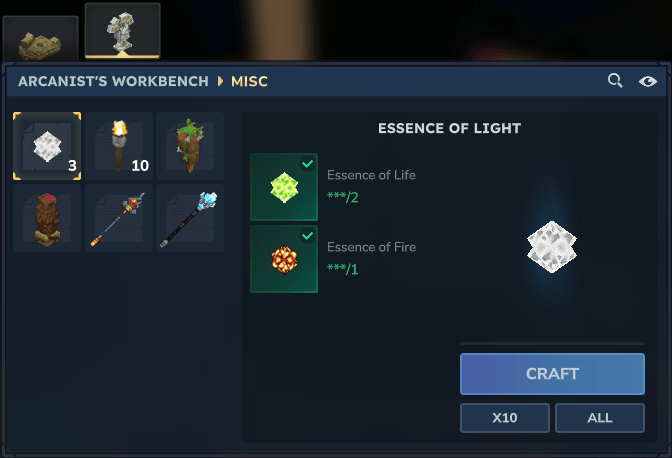Viewport: 672px width, 458px height.
Task: Select the white statue workbench tab
Action: click(122, 31)
